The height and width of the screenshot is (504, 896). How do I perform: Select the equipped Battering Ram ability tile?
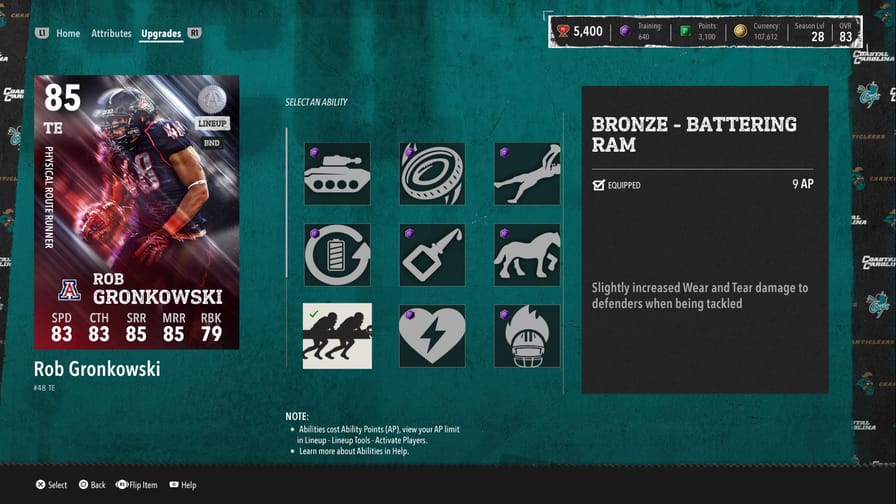(337, 336)
